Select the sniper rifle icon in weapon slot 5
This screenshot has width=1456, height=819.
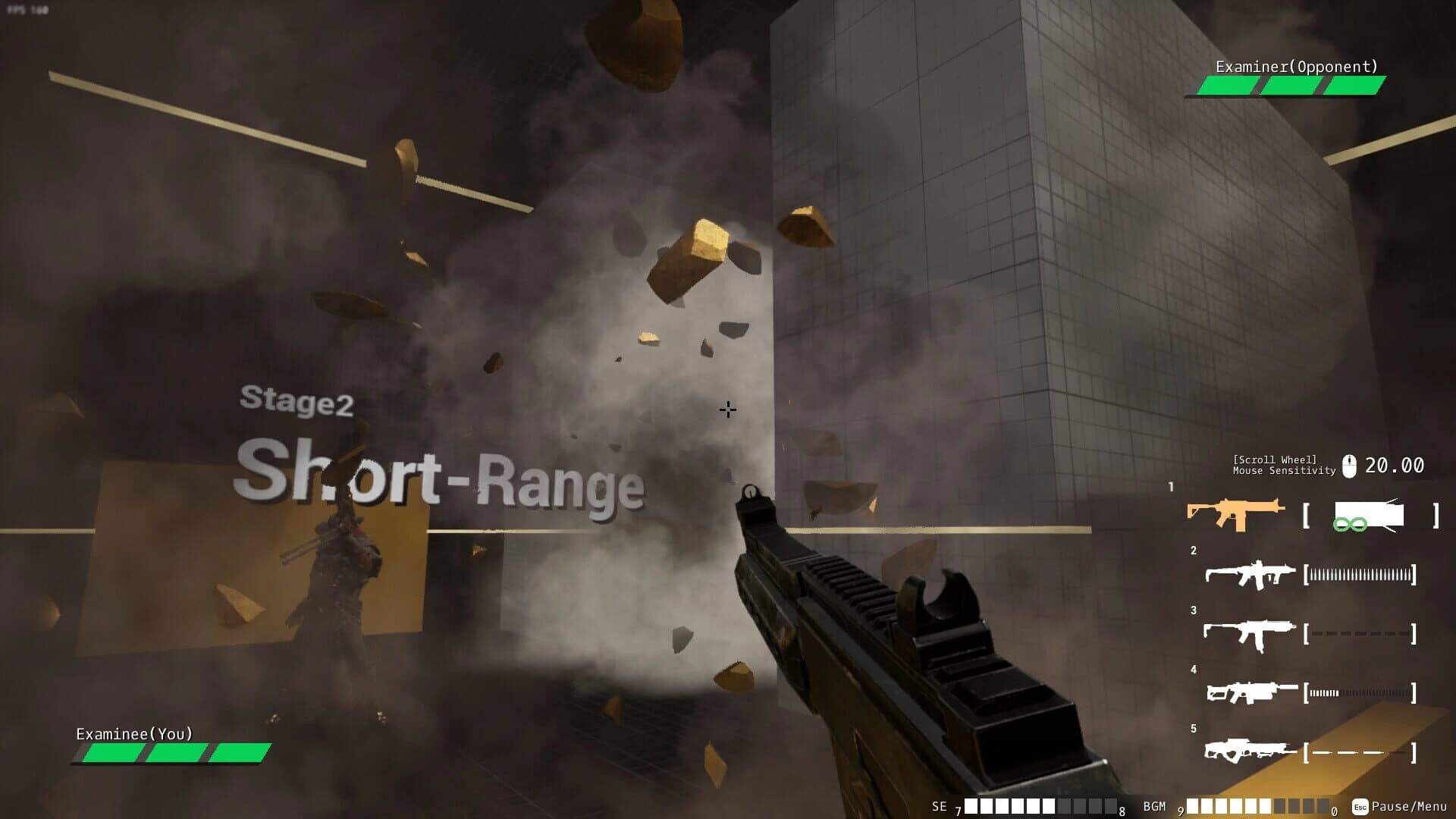click(x=1249, y=752)
